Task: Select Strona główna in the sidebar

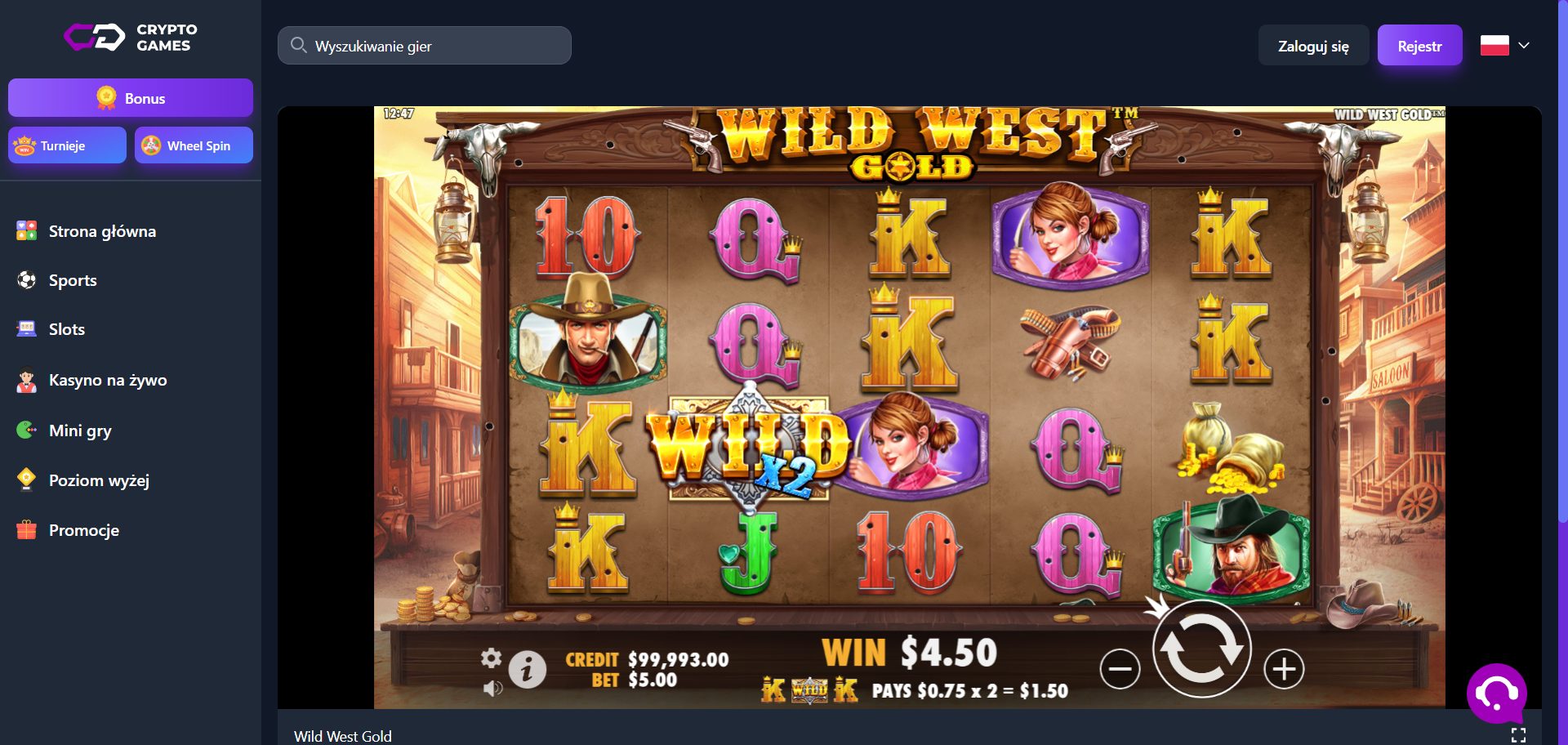Action: tap(101, 231)
